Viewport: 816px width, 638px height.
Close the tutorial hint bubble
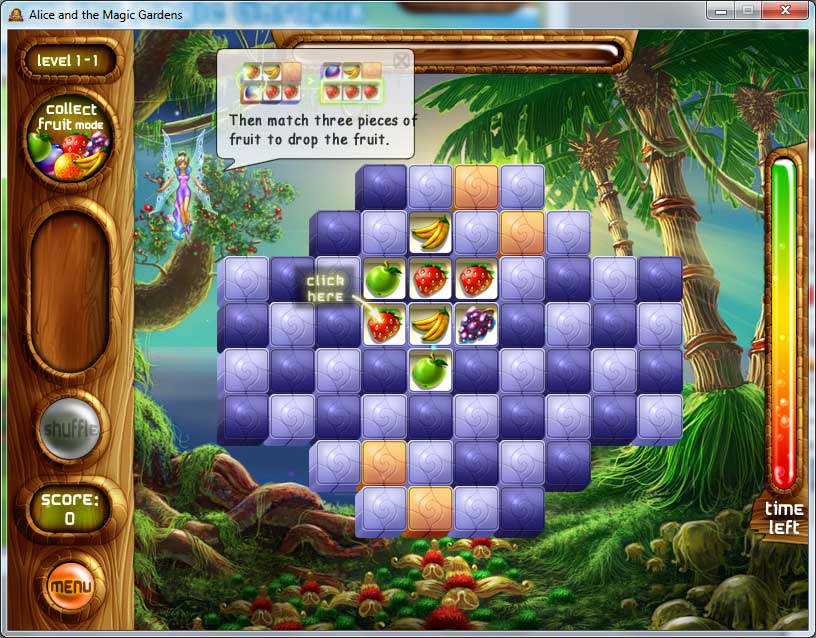pyautogui.click(x=401, y=61)
